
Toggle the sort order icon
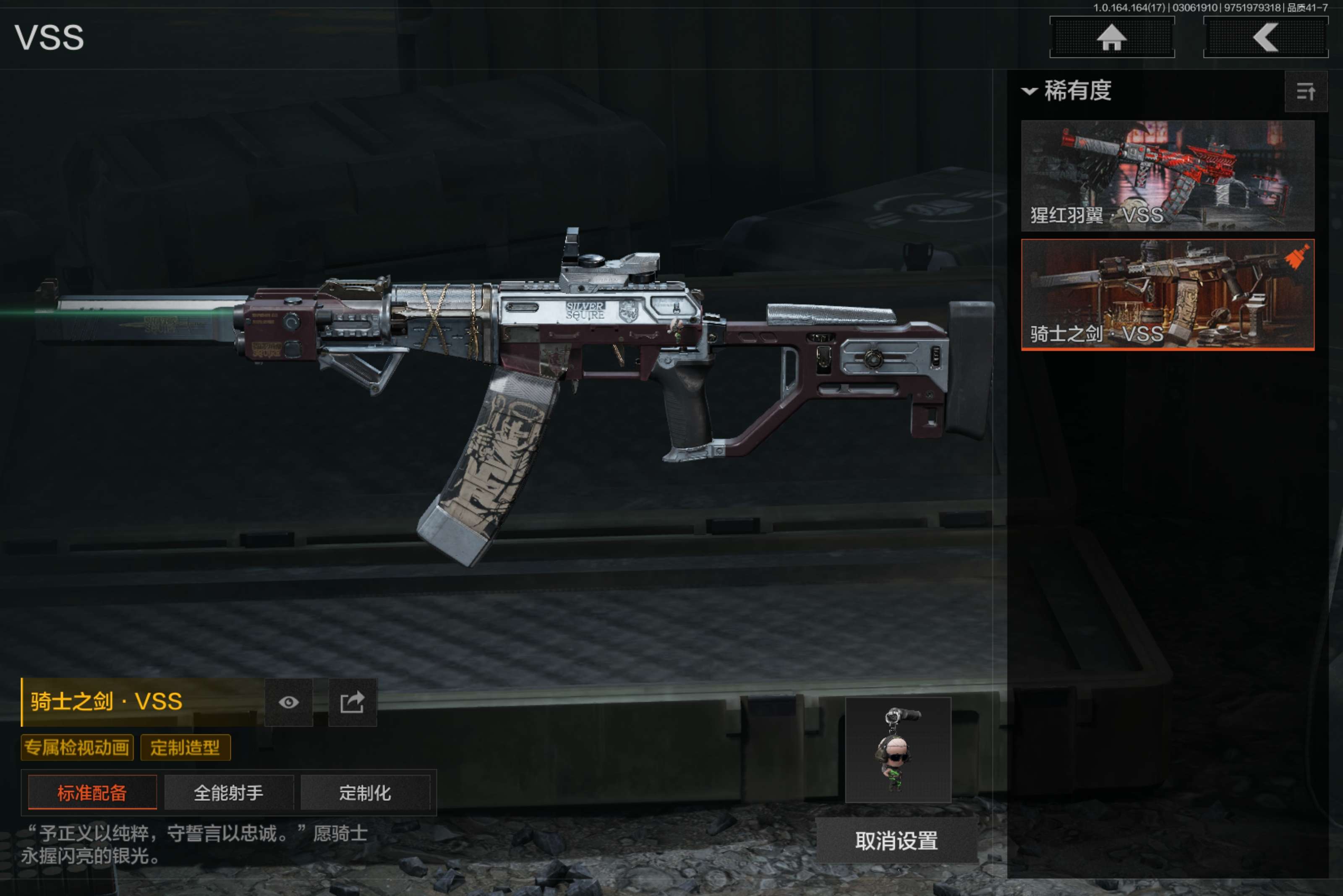point(1305,91)
